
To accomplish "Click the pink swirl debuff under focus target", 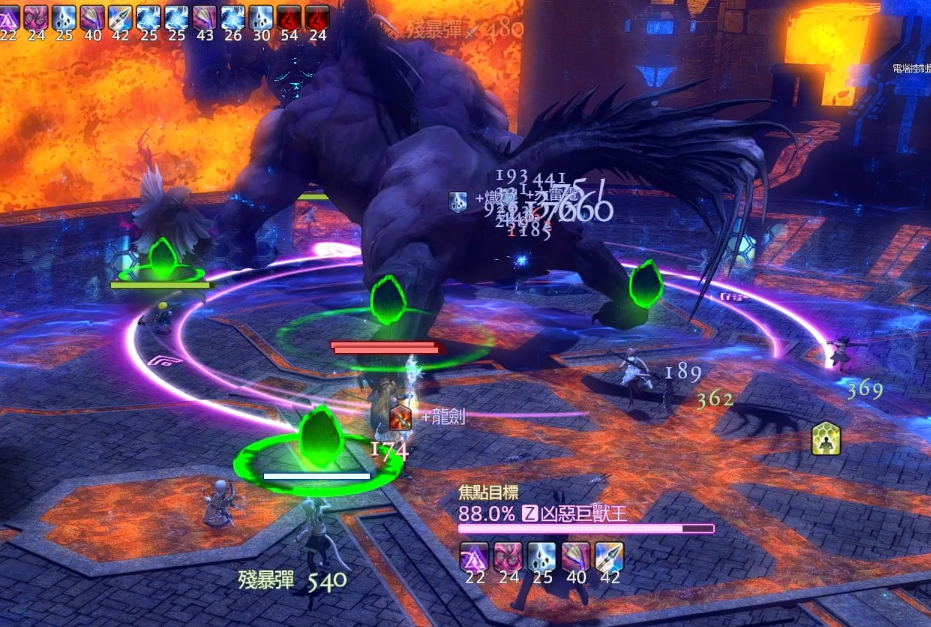I will (x=507, y=557).
